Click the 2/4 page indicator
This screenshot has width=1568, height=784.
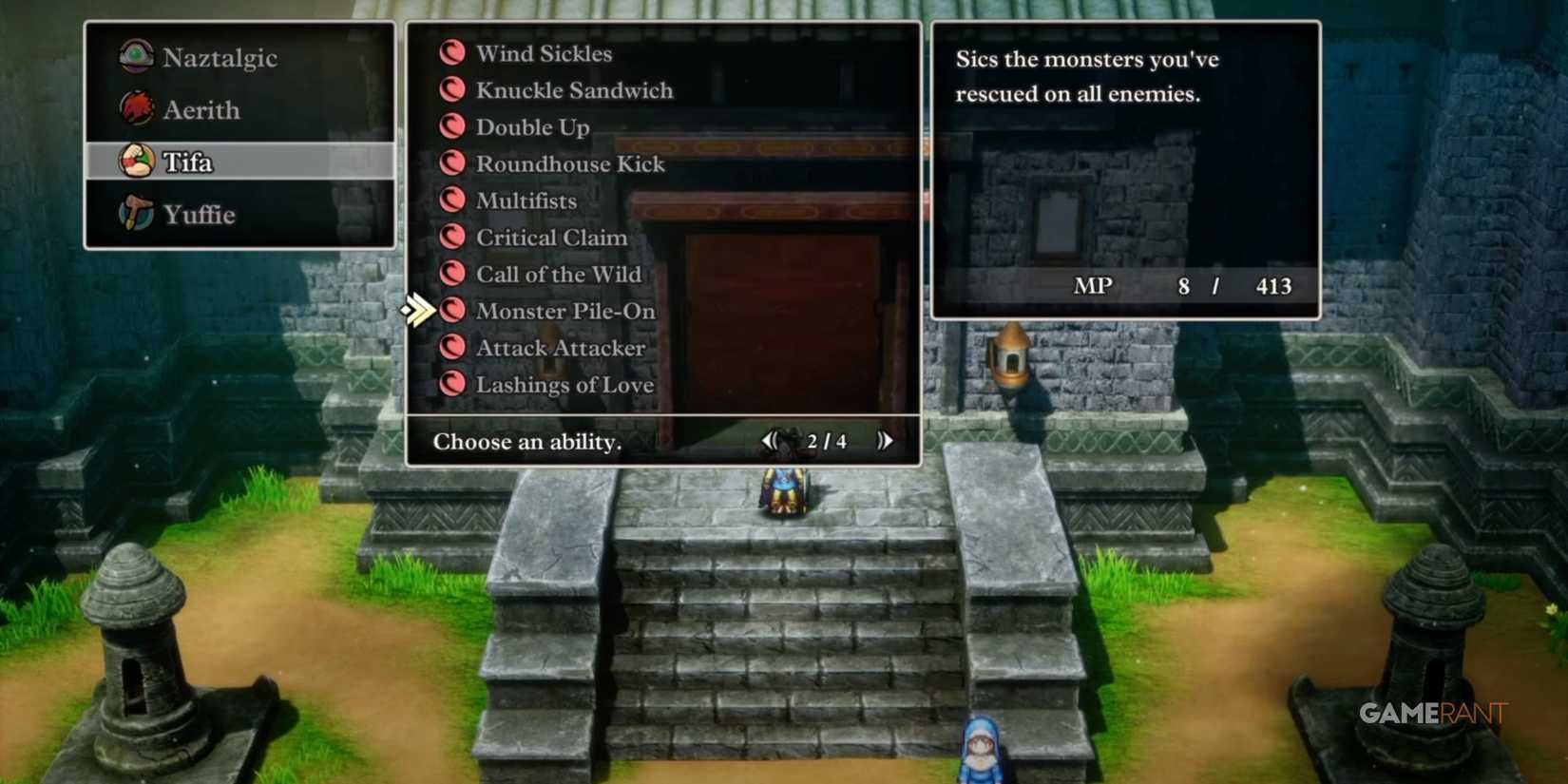coord(825,440)
